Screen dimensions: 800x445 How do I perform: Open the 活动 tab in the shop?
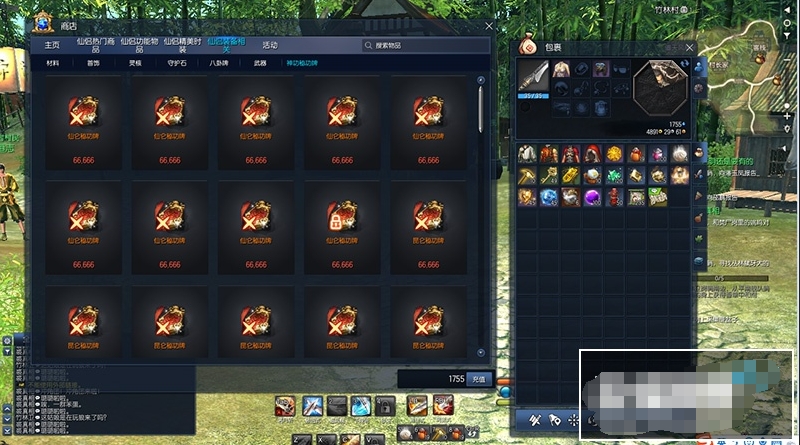tap(270, 45)
